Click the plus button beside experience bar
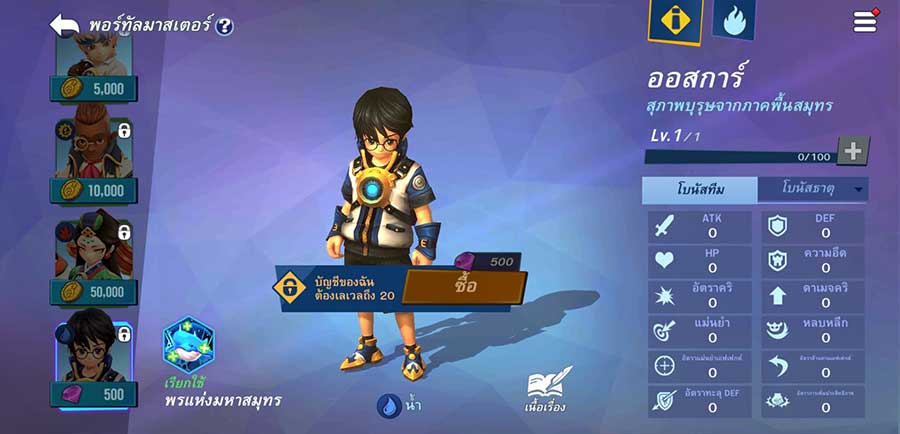This screenshot has width=900, height=434. coord(852,151)
